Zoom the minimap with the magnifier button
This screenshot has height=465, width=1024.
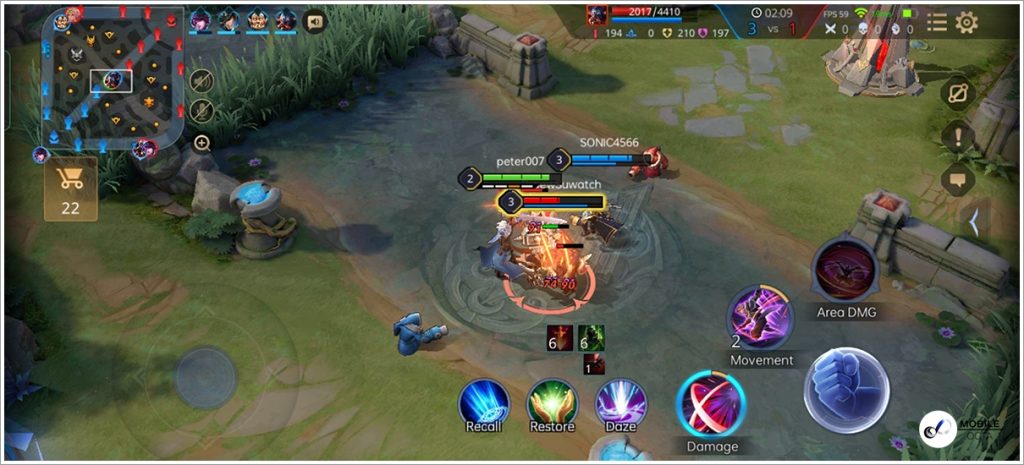click(x=202, y=143)
